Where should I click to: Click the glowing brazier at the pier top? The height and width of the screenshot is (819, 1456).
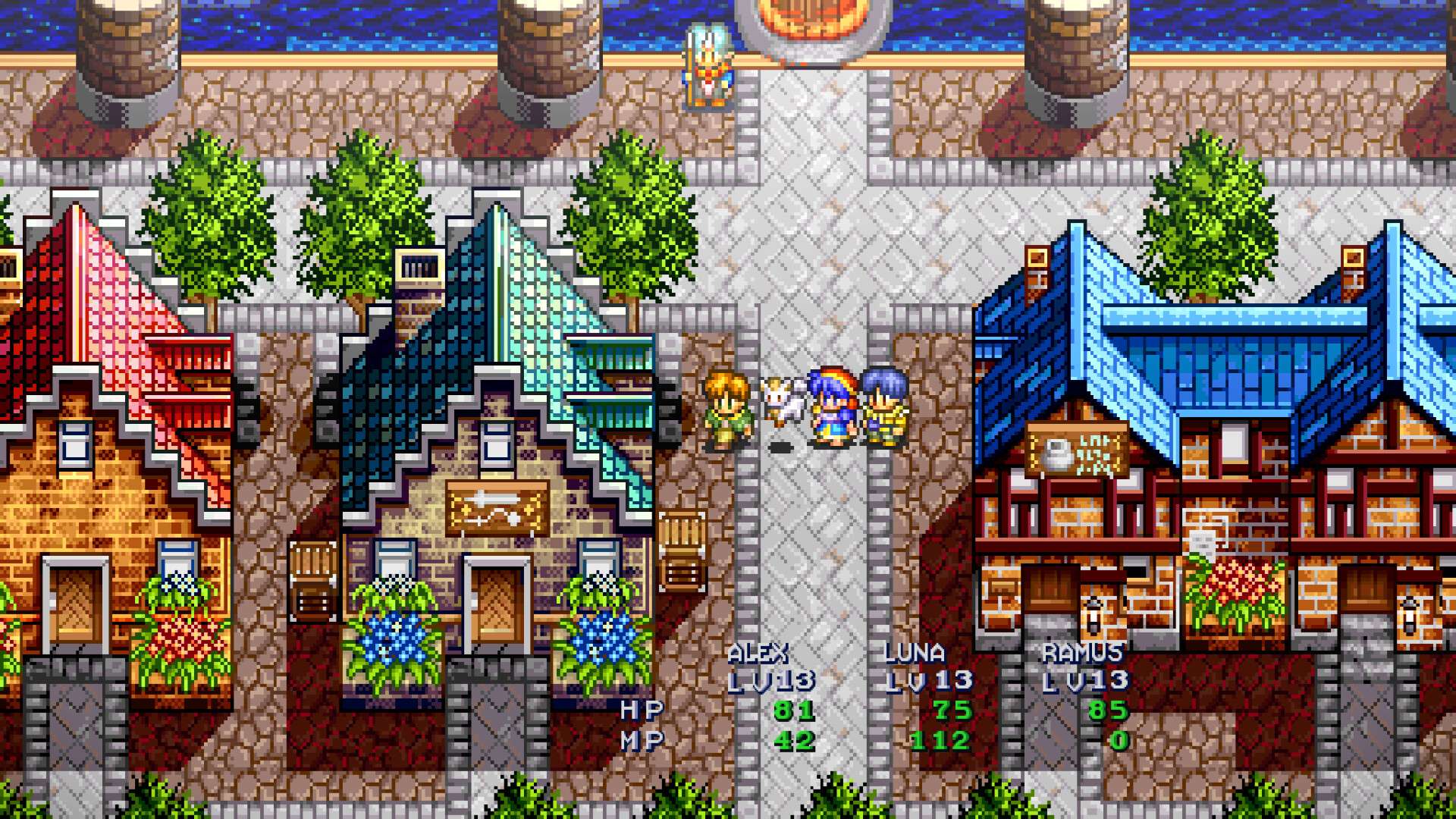pyautogui.click(x=813, y=19)
